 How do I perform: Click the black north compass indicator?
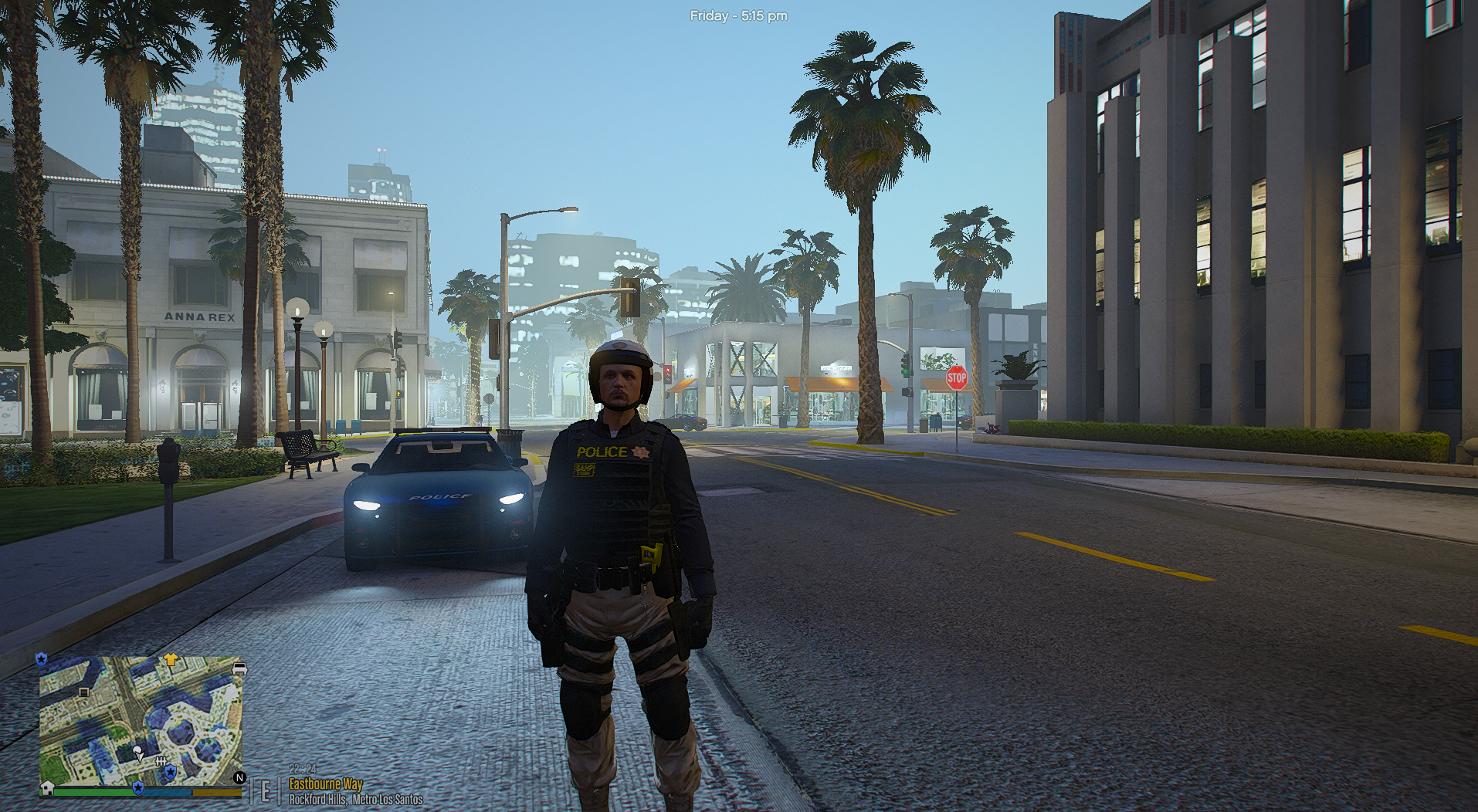coord(239,778)
